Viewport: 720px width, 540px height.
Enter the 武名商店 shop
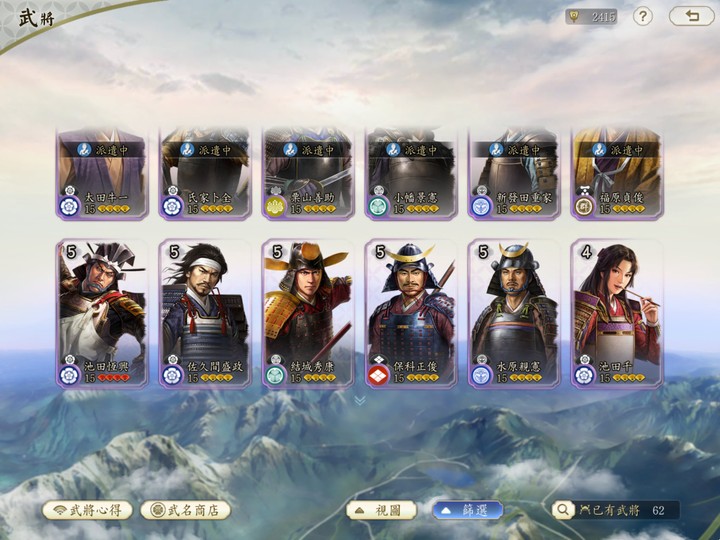(185, 510)
